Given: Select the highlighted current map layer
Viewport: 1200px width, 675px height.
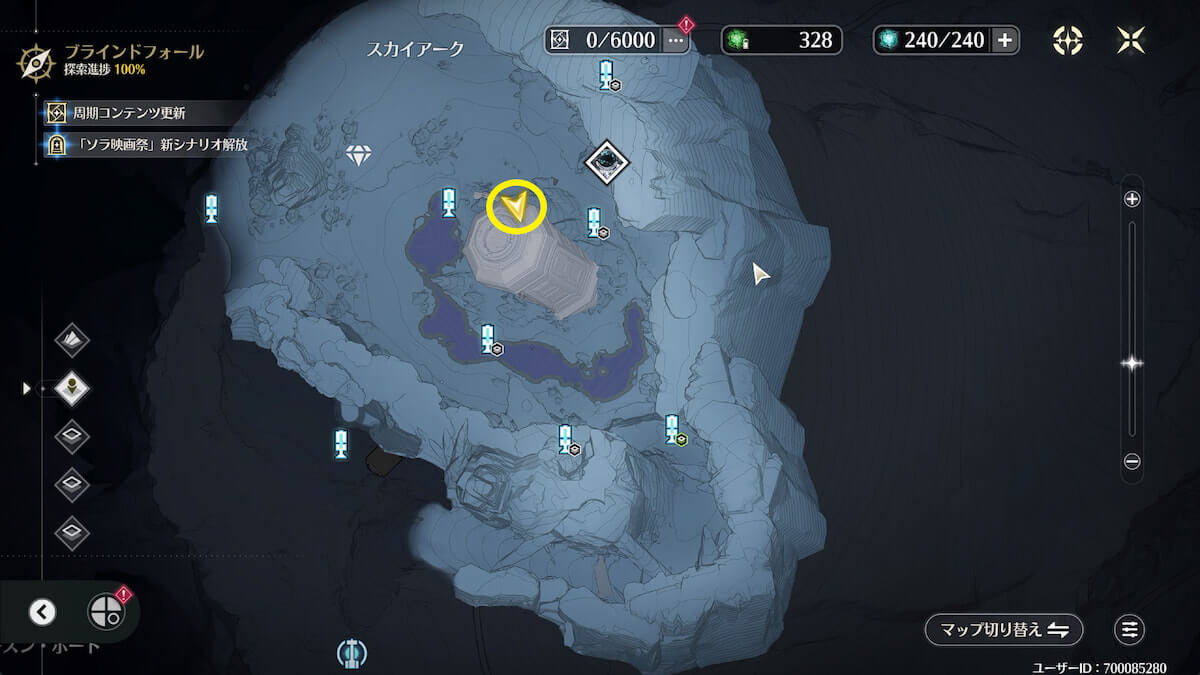Looking at the screenshot, I should coord(72,387).
